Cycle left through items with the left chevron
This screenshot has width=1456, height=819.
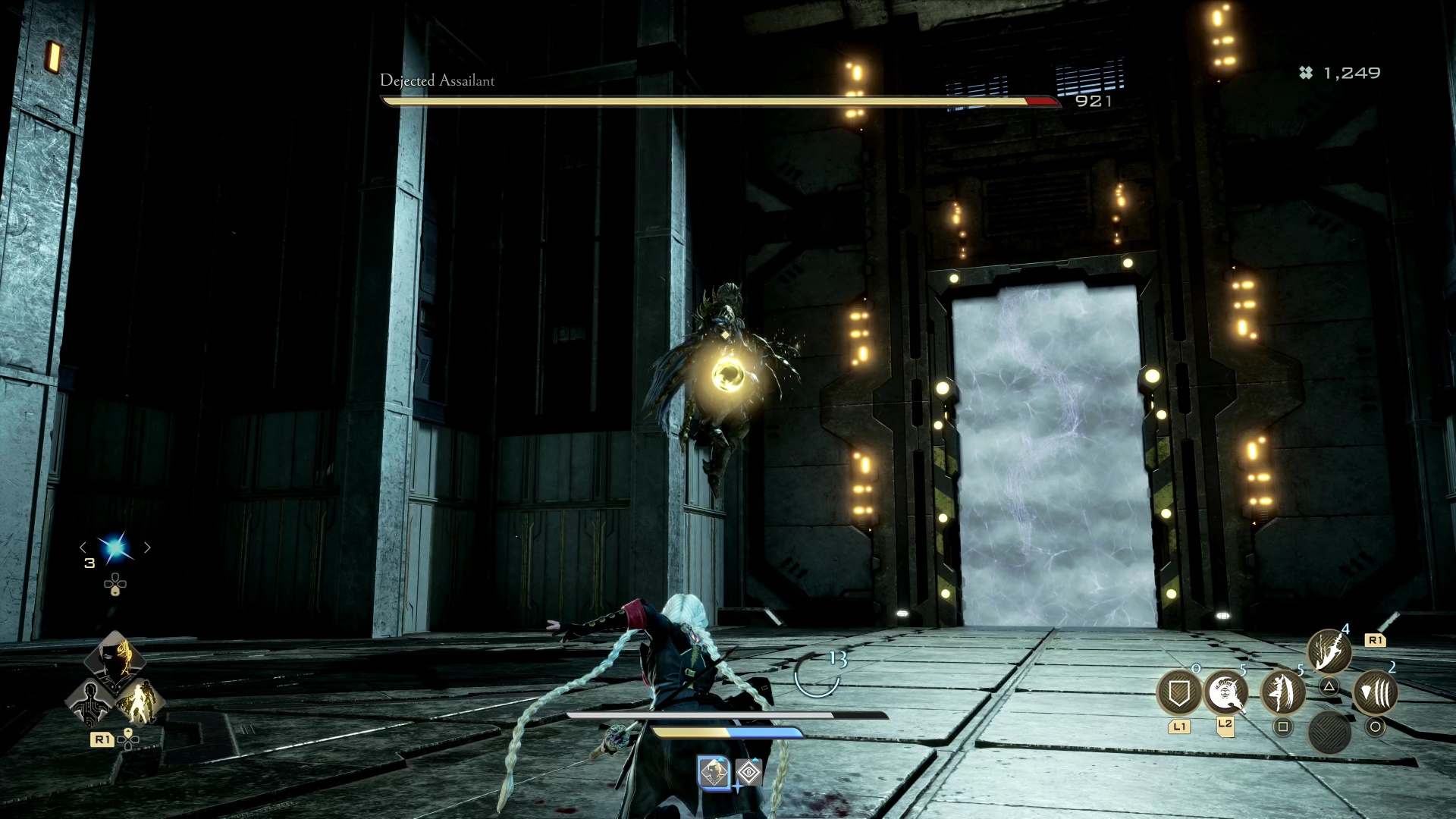tap(83, 547)
